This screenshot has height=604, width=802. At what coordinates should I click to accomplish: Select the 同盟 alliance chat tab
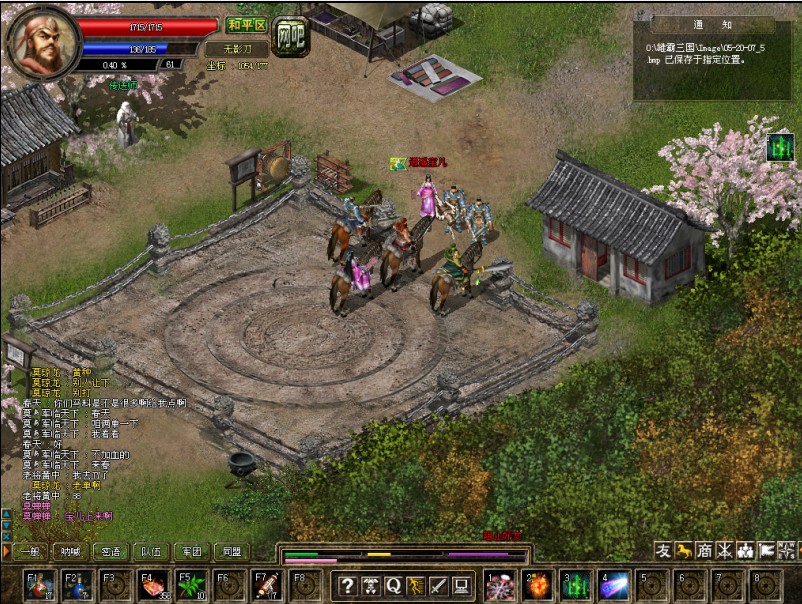click(231, 551)
